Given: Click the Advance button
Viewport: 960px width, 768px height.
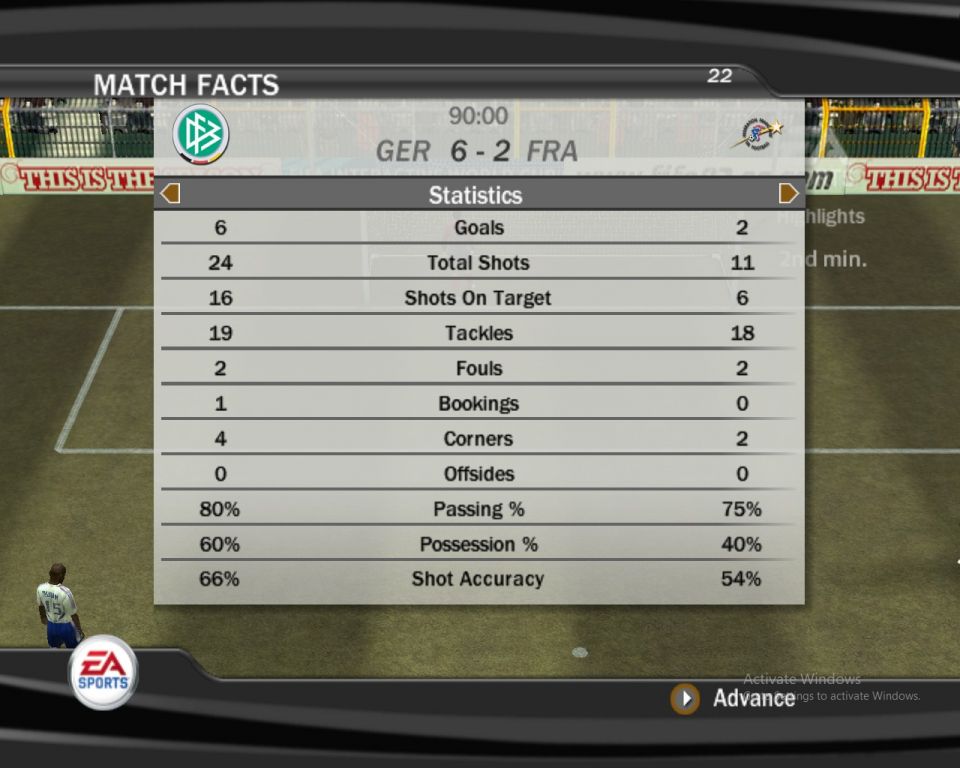Looking at the screenshot, I should click(686, 698).
